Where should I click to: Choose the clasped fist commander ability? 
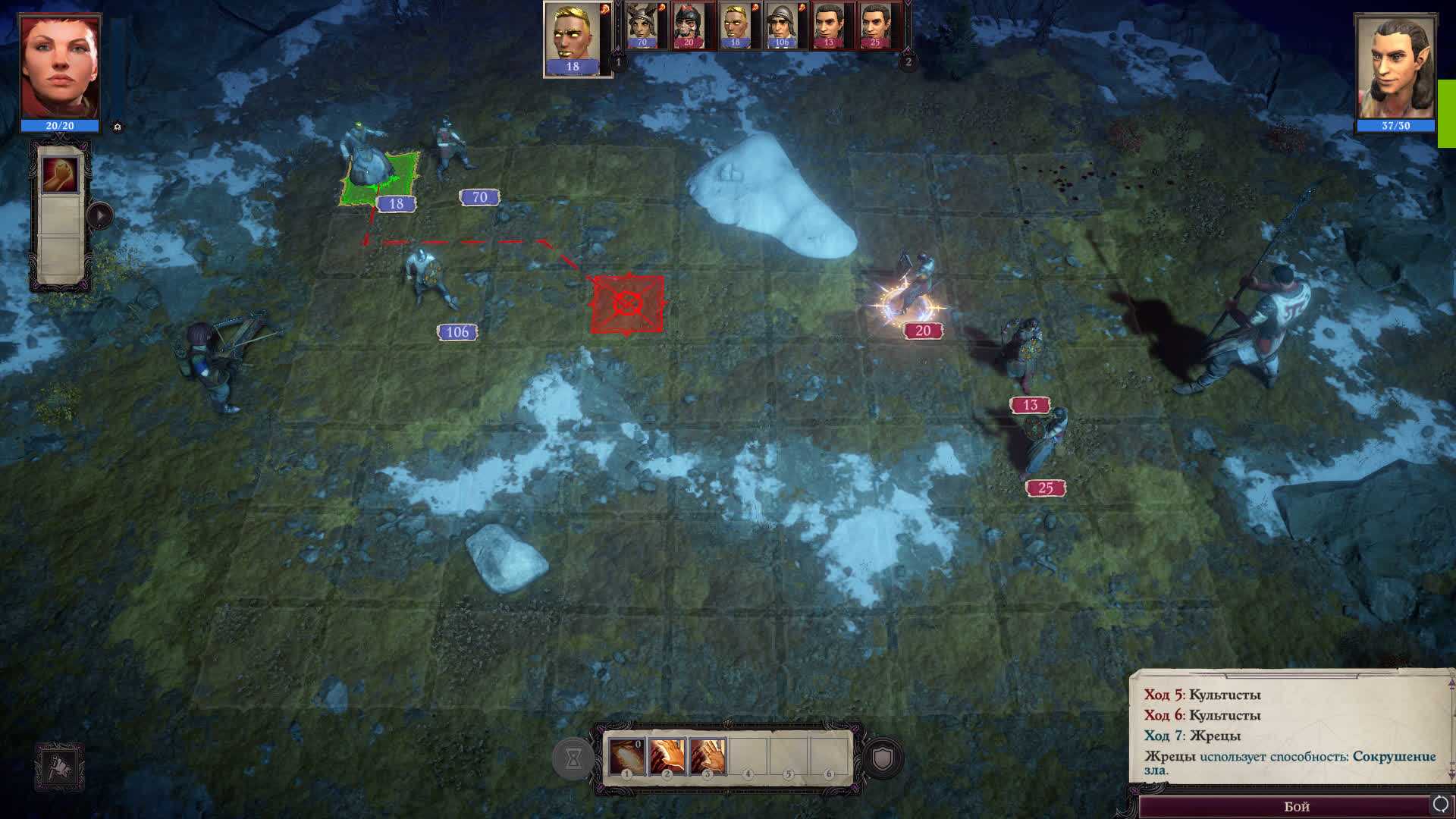60,175
